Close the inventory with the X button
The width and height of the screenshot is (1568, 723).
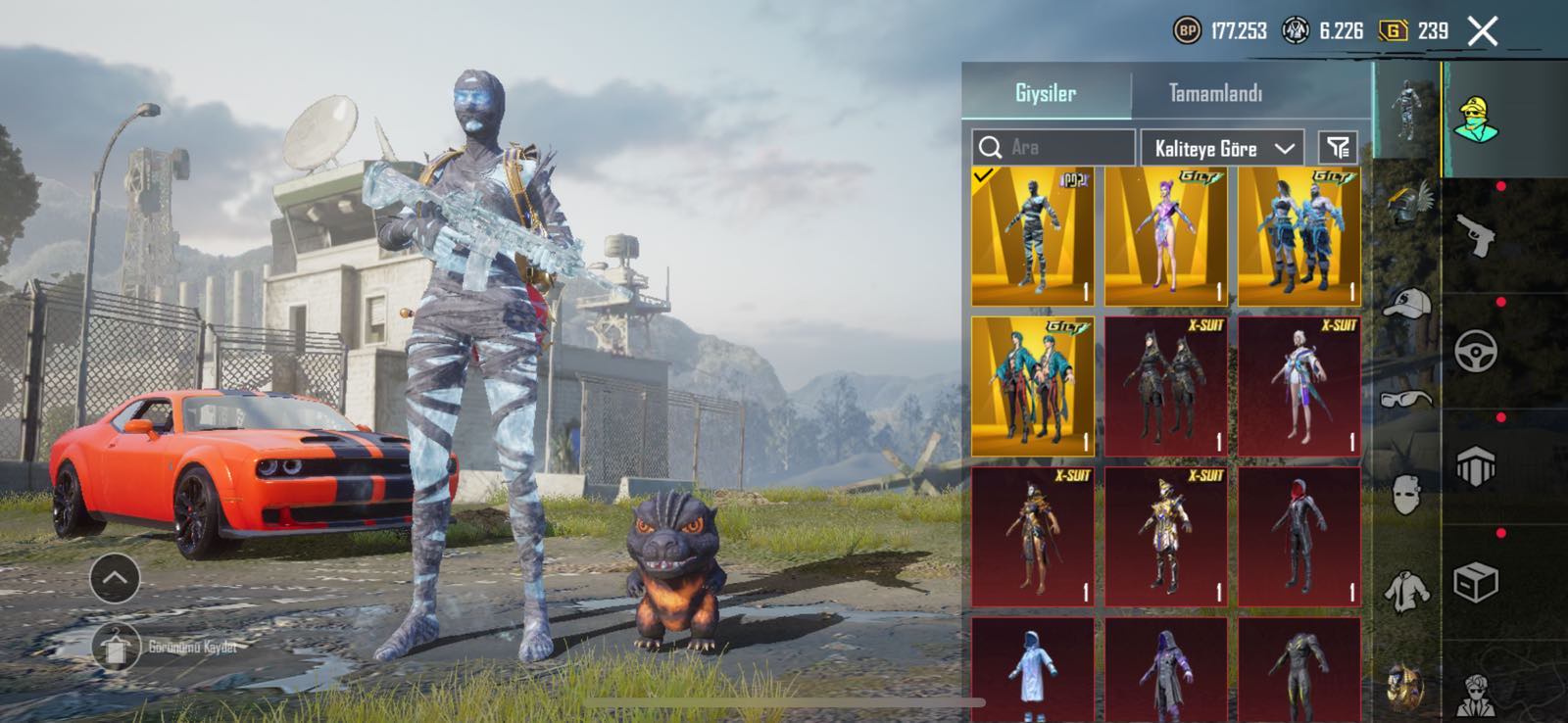(x=1483, y=31)
